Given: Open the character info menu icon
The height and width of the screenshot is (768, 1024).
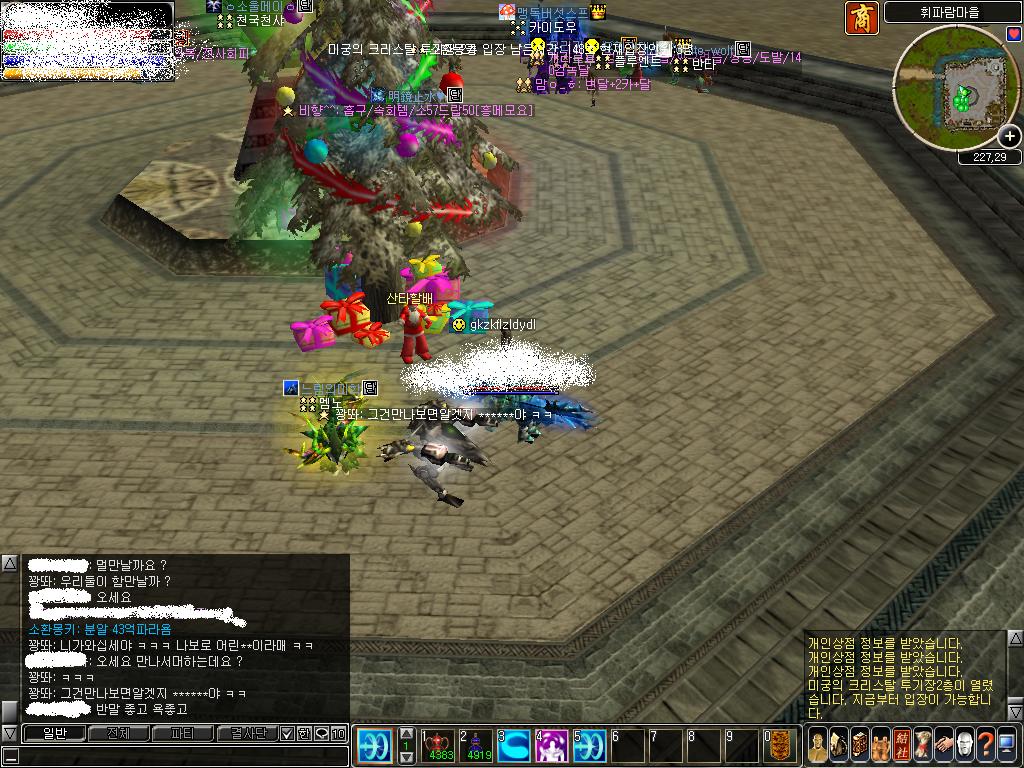Looking at the screenshot, I should click(817, 744).
